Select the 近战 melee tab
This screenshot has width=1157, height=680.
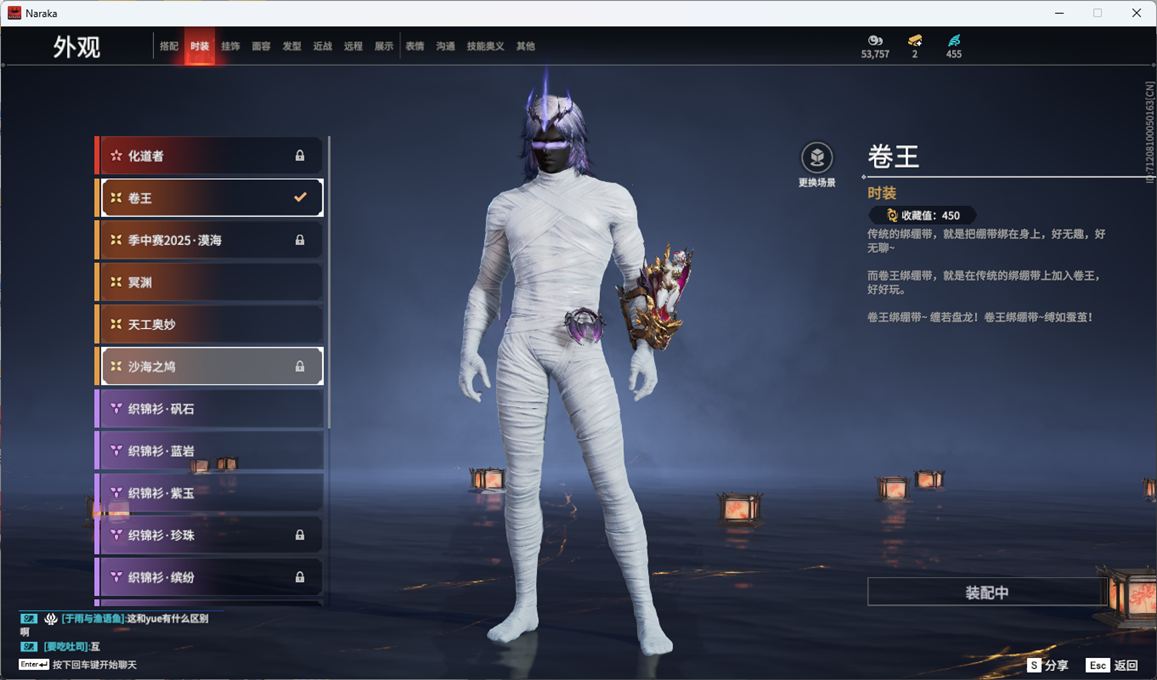(x=322, y=46)
